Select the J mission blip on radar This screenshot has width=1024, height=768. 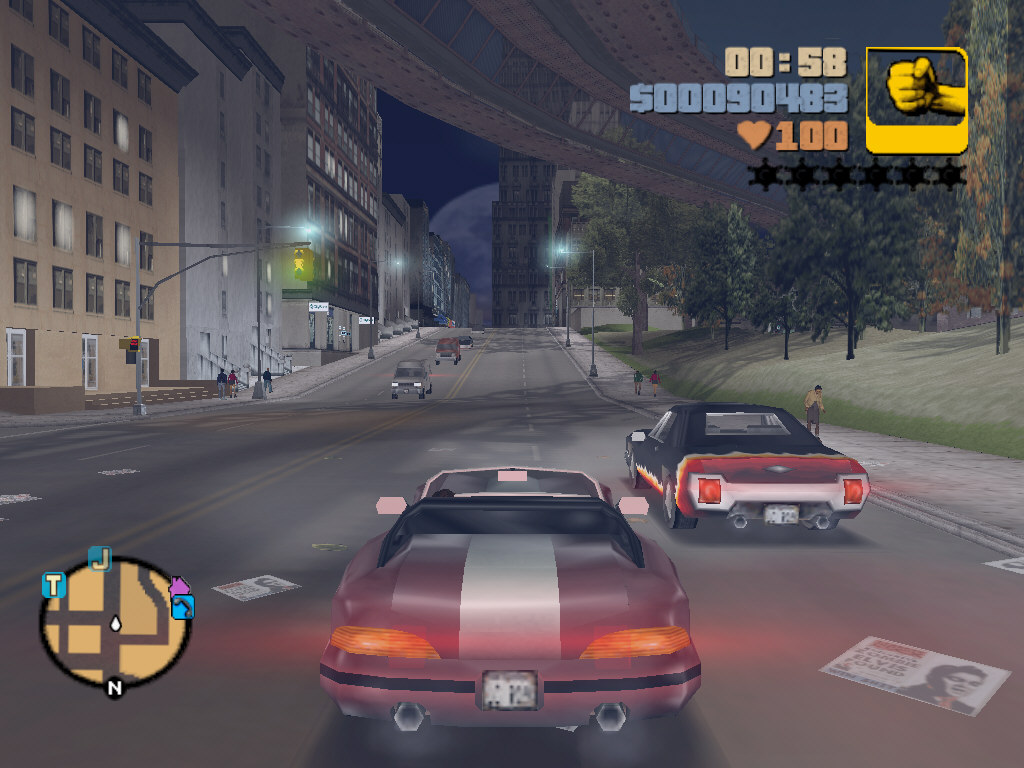point(99,558)
